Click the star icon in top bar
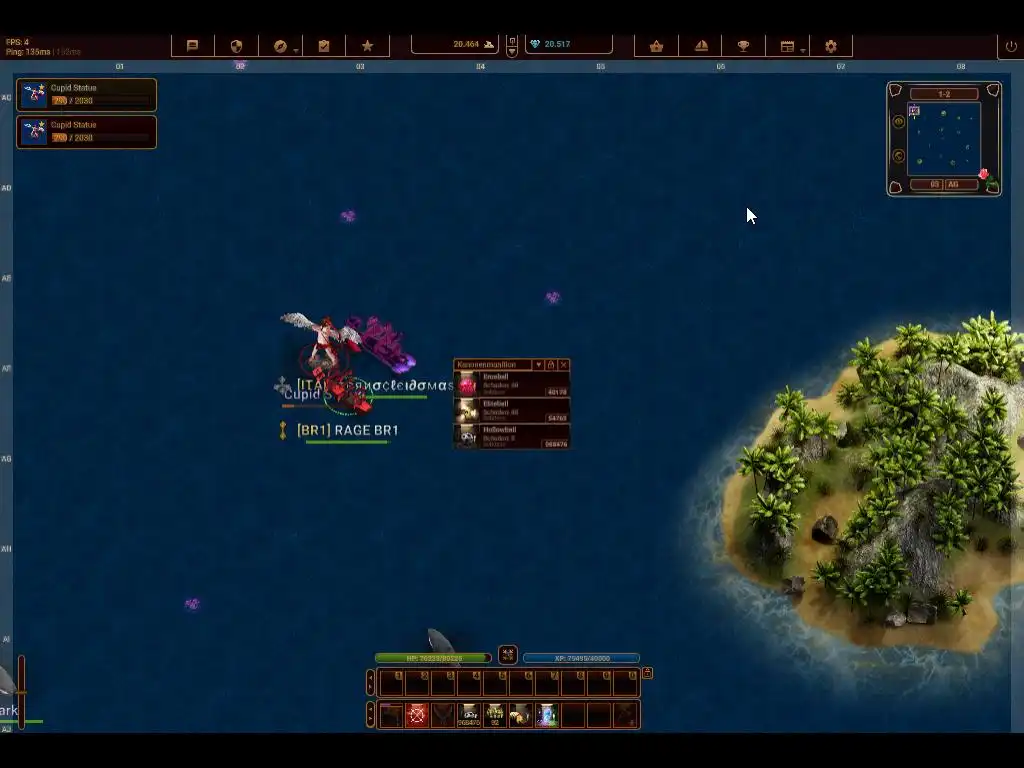The image size is (1024, 768). click(367, 46)
